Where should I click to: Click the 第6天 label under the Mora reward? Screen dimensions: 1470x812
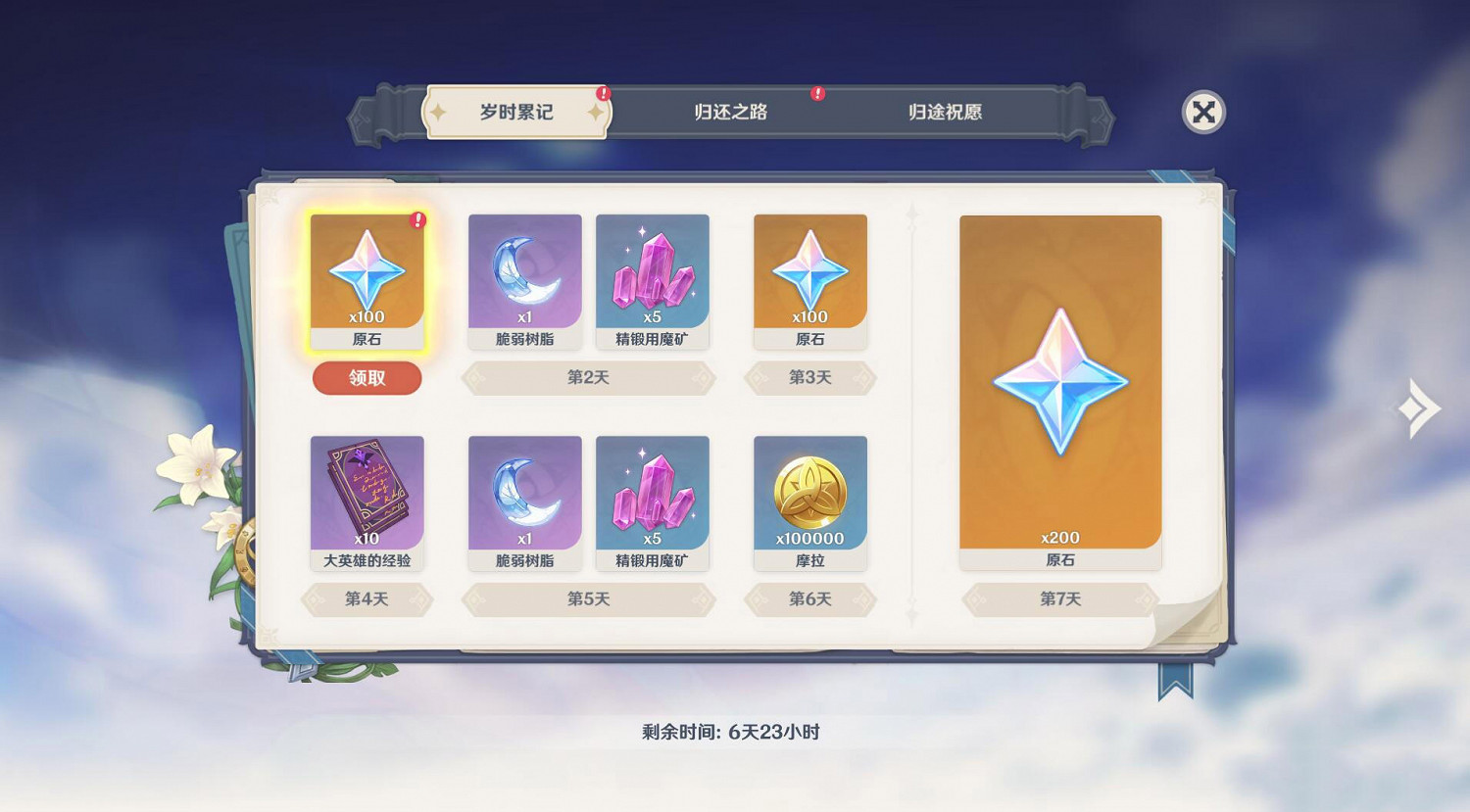click(x=810, y=600)
